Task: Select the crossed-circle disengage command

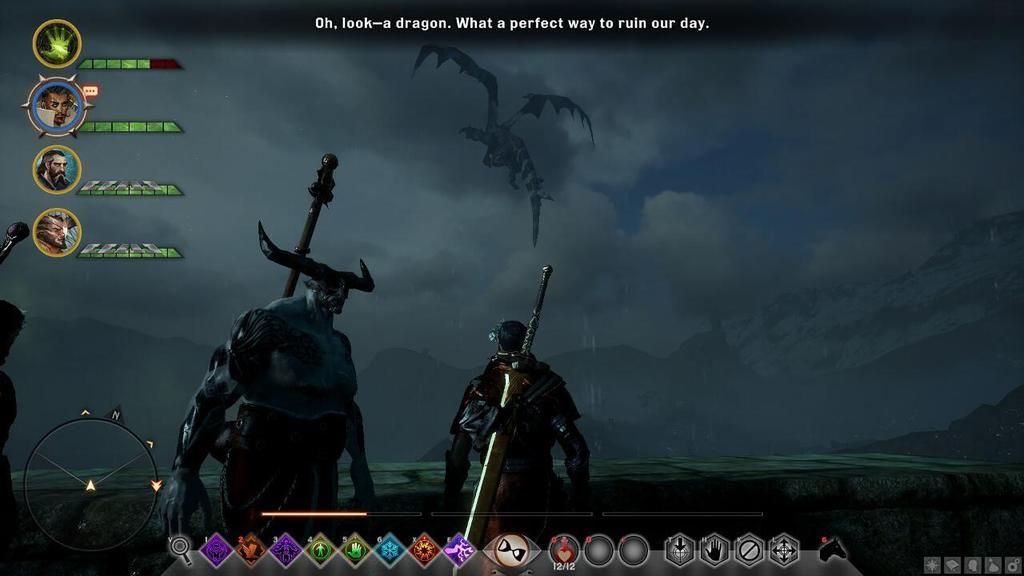Action: [748, 550]
